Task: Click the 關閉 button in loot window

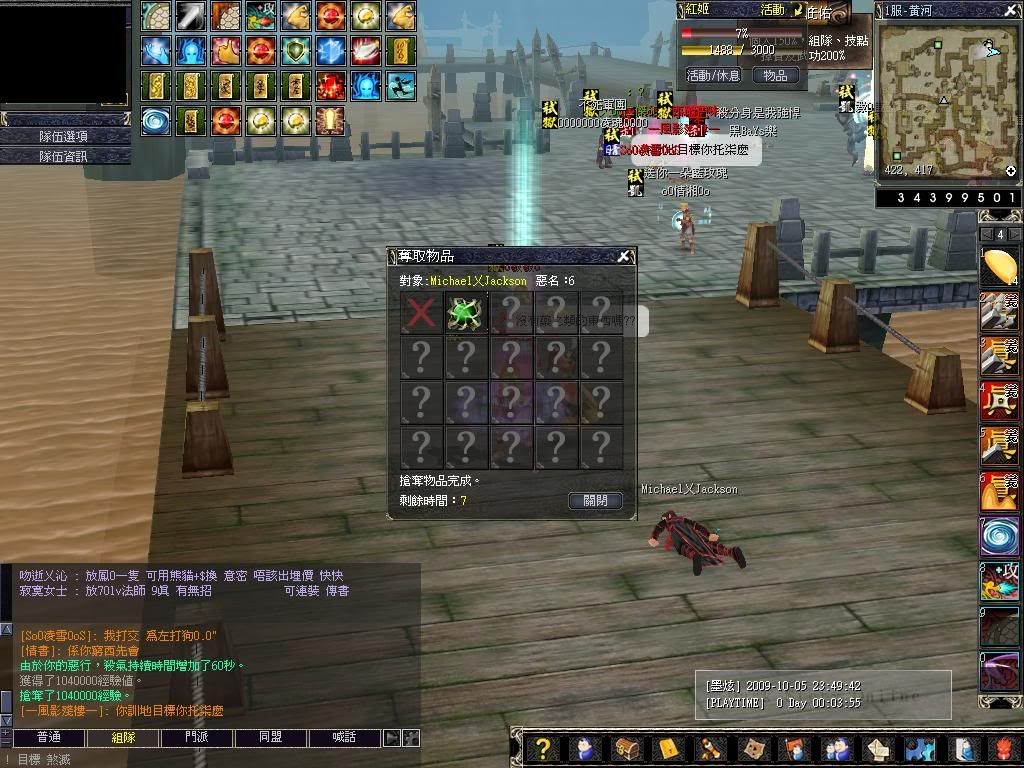Action: 595,500
